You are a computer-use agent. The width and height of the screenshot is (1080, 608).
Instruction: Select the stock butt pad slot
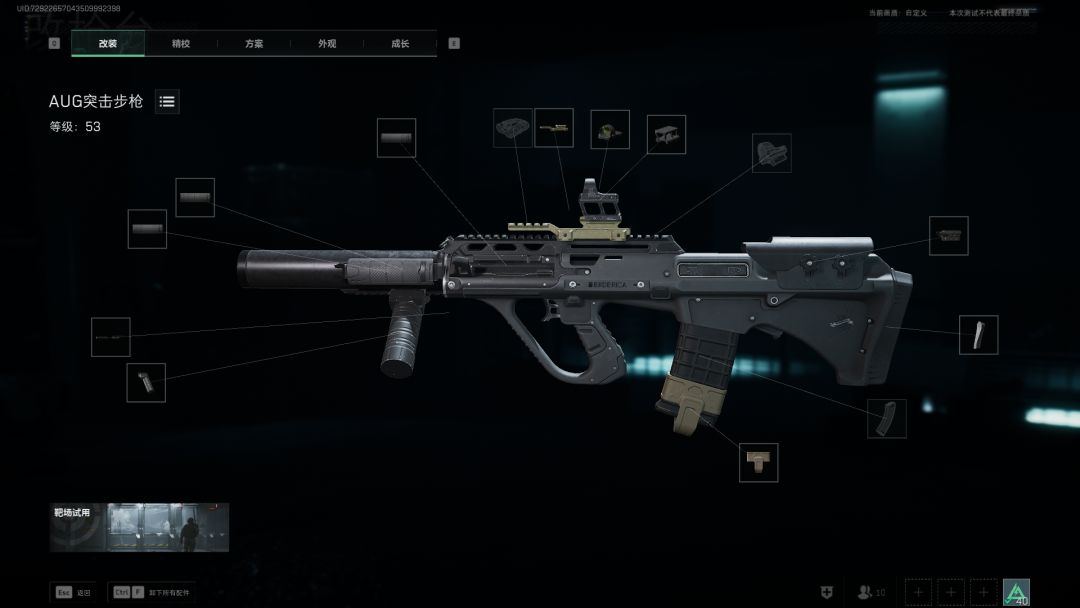coord(978,334)
